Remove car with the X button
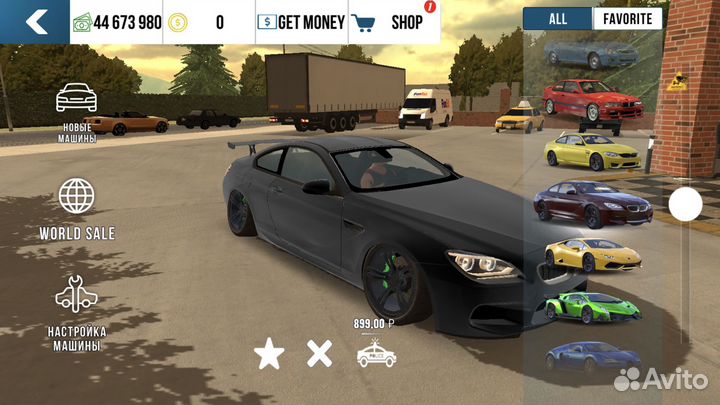 click(x=319, y=353)
